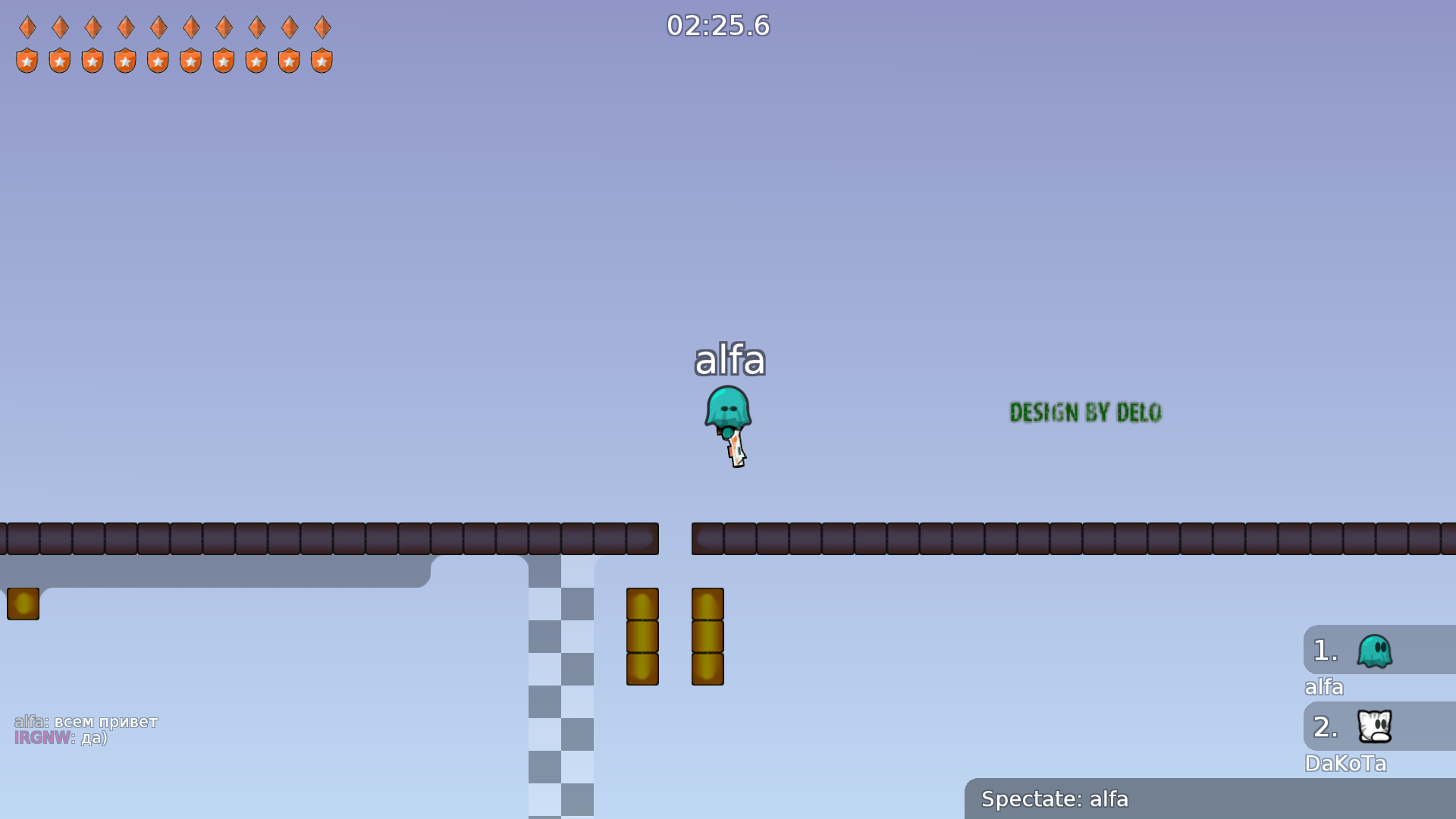Select the fifth star shield badge
The height and width of the screenshot is (819, 1456).
pos(158,60)
